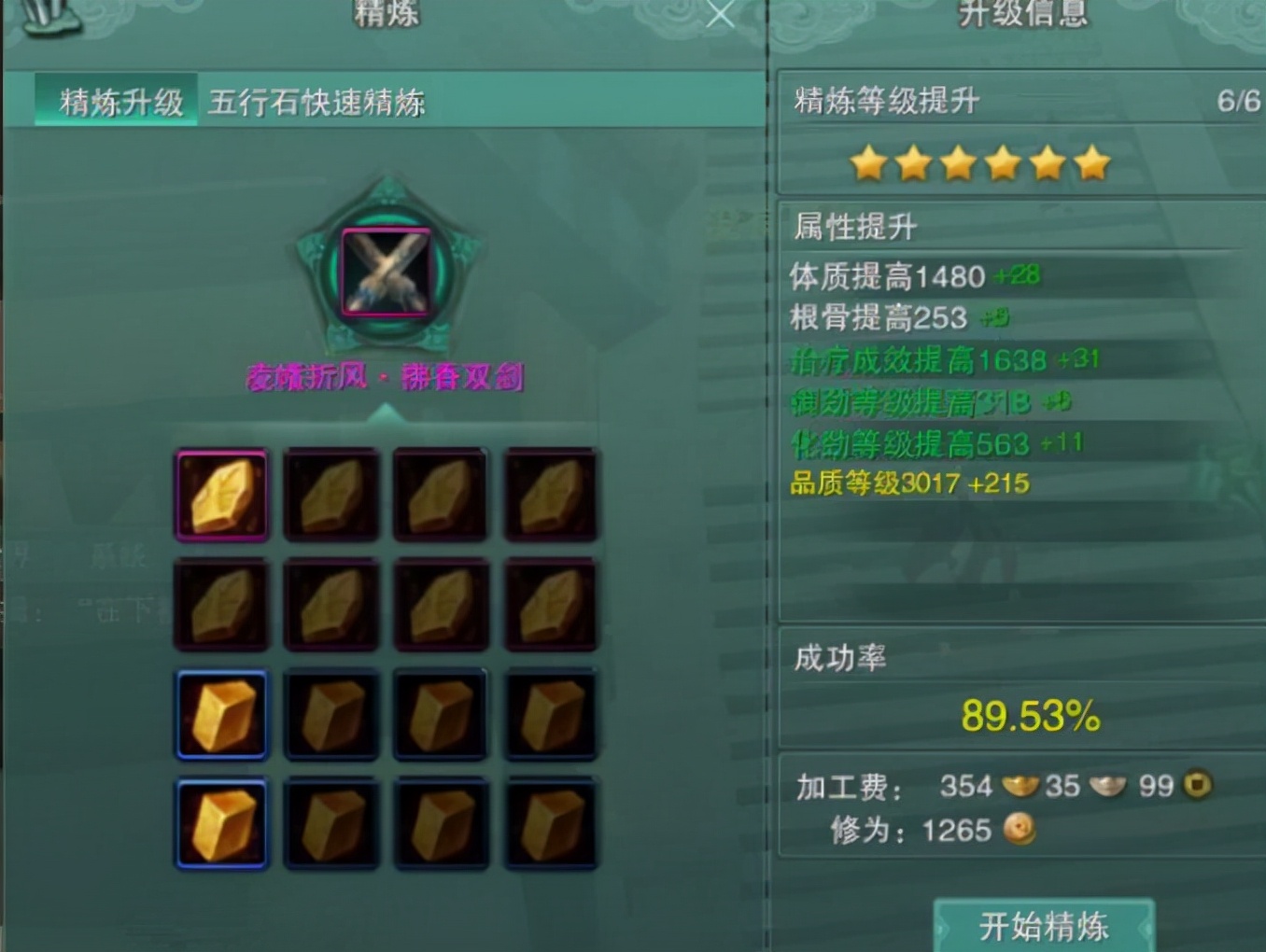The width and height of the screenshot is (1266, 952).
Task: Click the silver ingot icon beside 35
Action: pos(1110,787)
